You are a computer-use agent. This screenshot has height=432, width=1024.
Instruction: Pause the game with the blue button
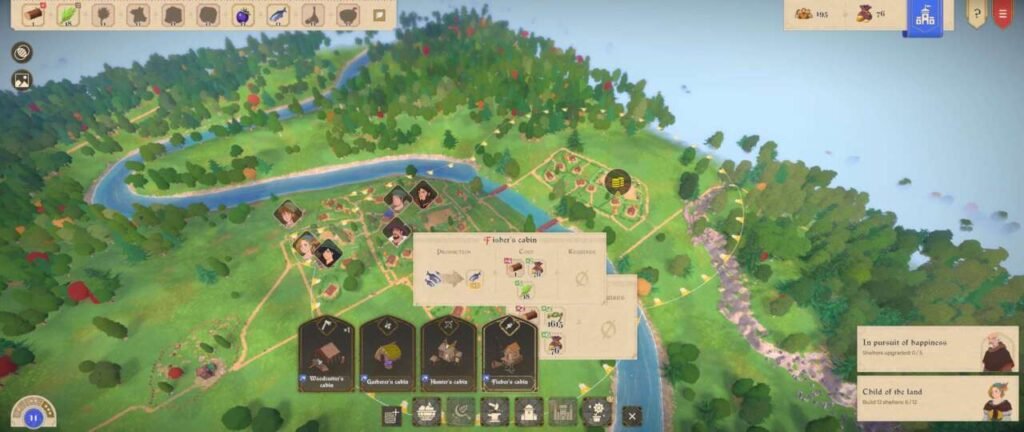click(x=31, y=417)
